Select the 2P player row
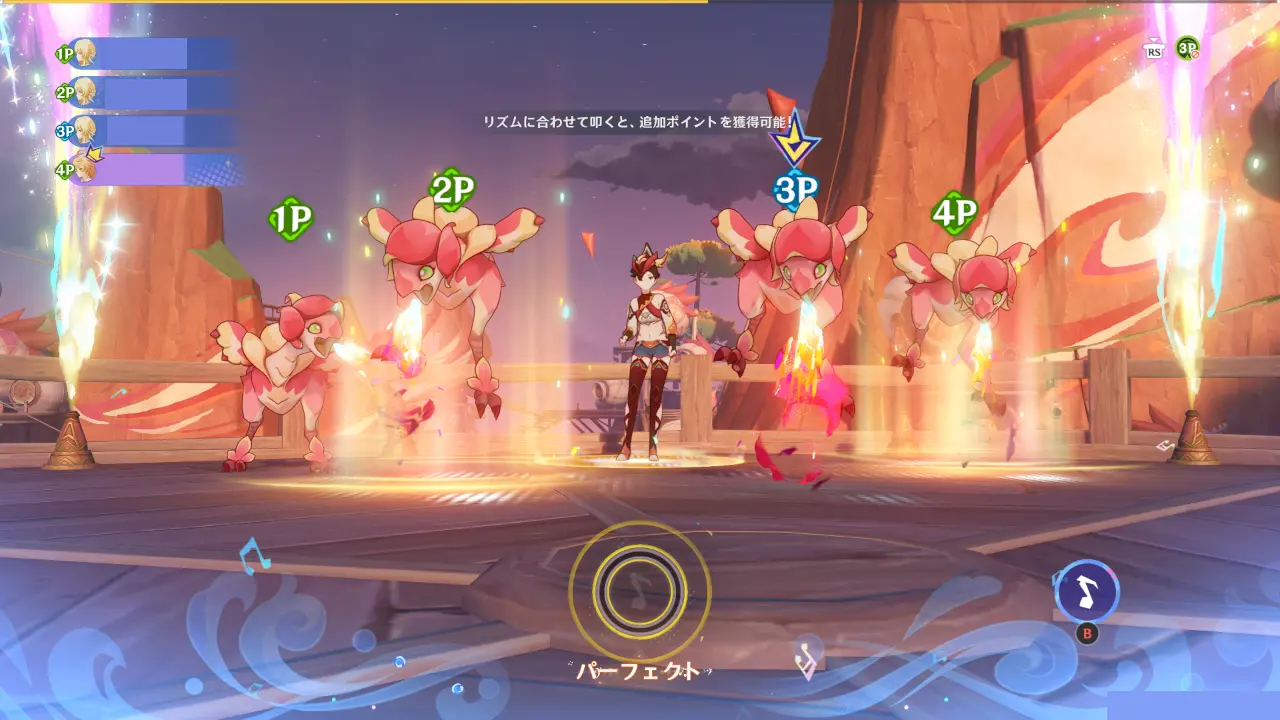This screenshot has height=720, width=1280. (150, 93)
